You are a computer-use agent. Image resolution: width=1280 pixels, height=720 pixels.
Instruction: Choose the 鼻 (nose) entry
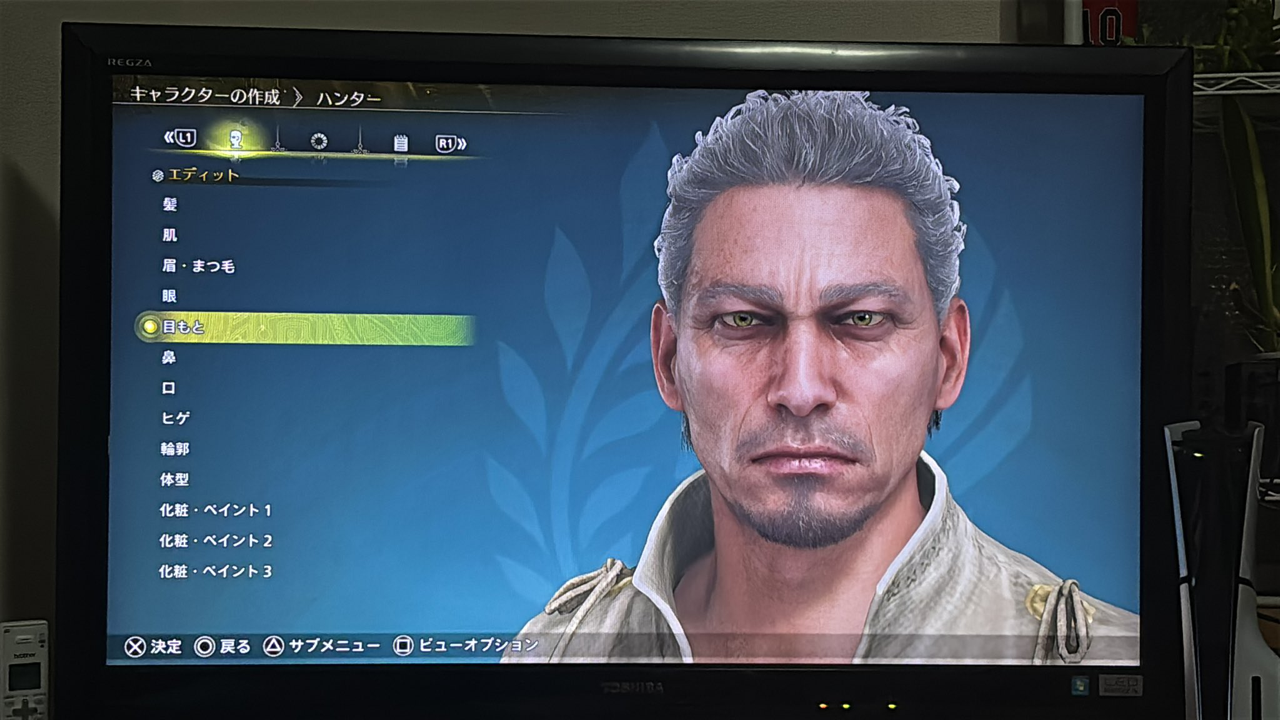169,357
